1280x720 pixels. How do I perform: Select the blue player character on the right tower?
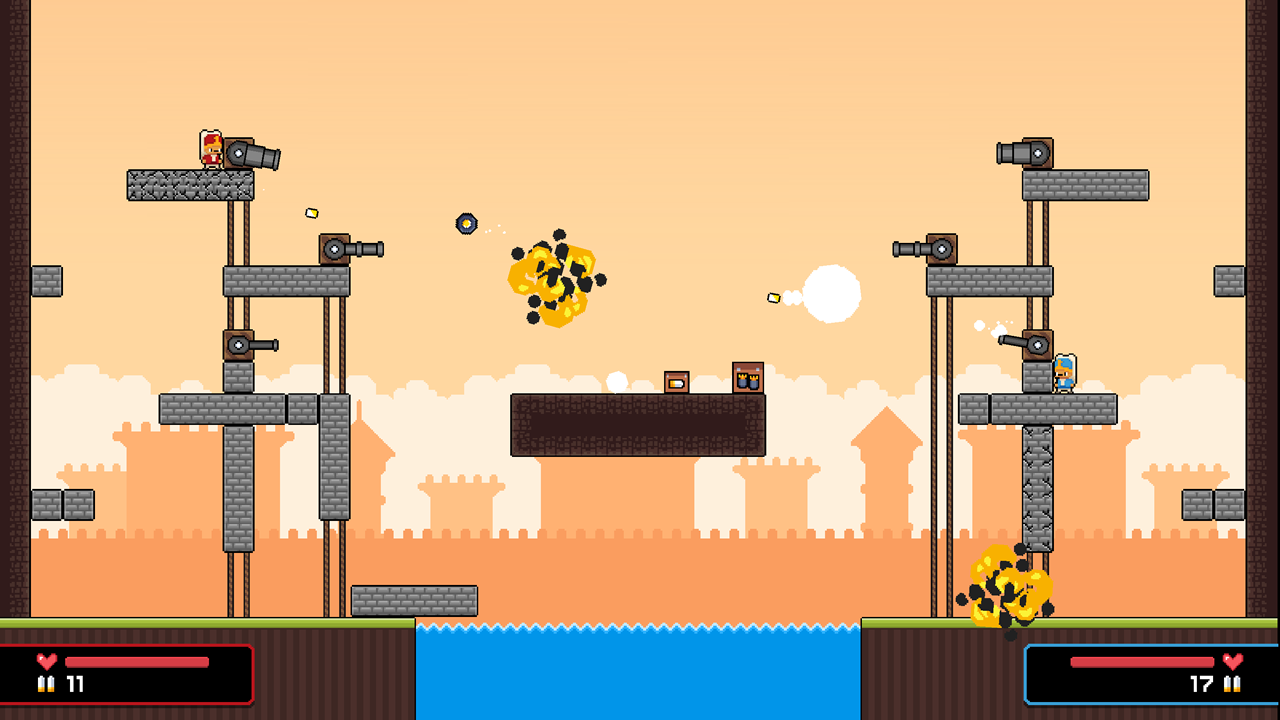point(1065,374)
